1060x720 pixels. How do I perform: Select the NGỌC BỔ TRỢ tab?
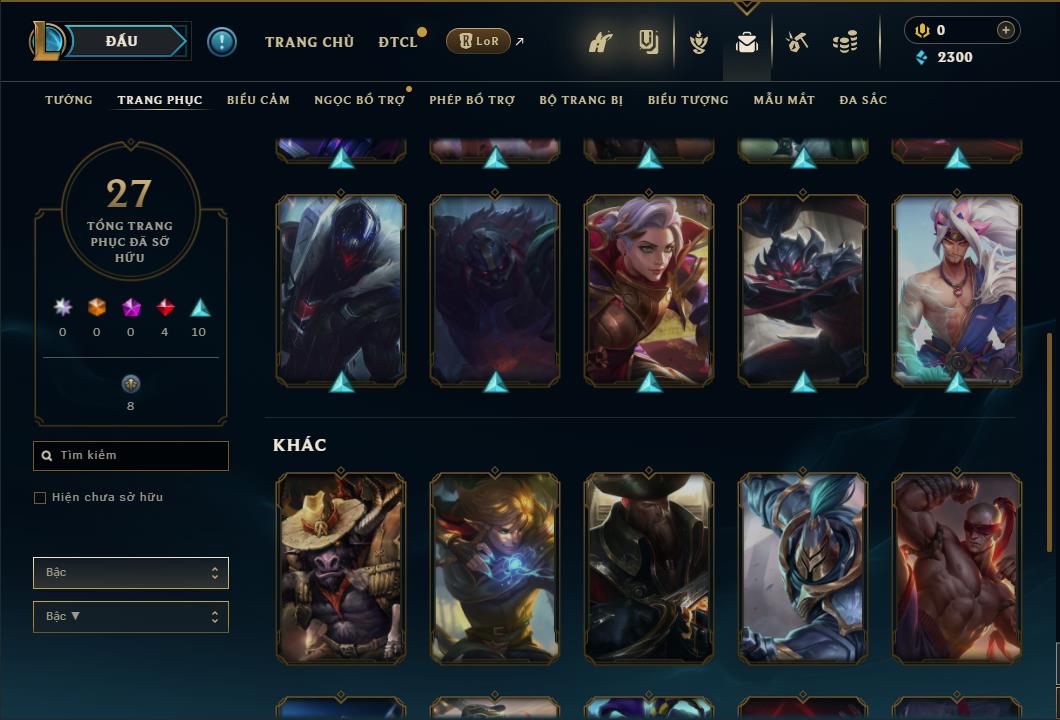click(359, 100)
